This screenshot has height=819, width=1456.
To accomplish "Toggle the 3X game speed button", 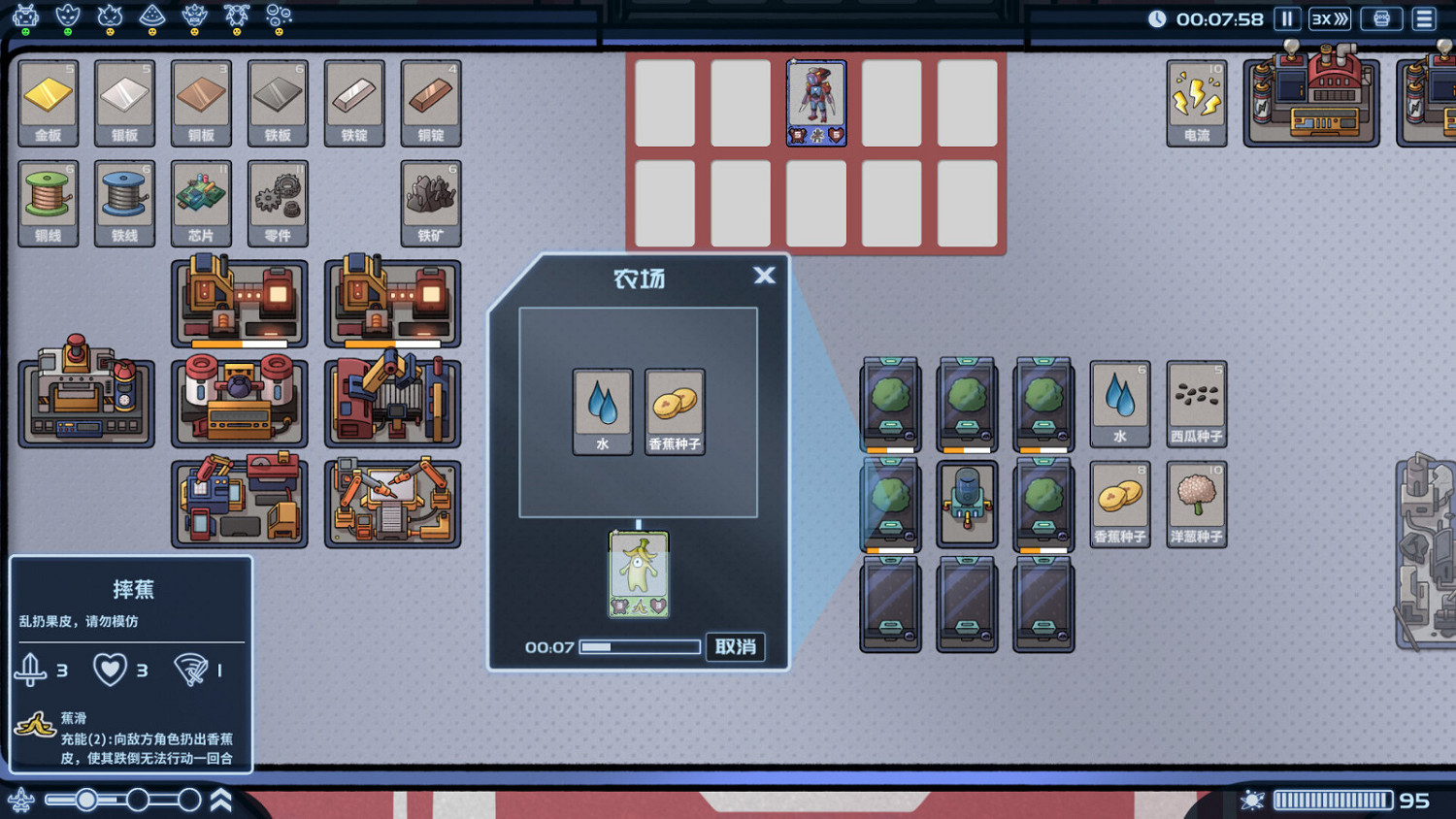I will coord(1329,18).
